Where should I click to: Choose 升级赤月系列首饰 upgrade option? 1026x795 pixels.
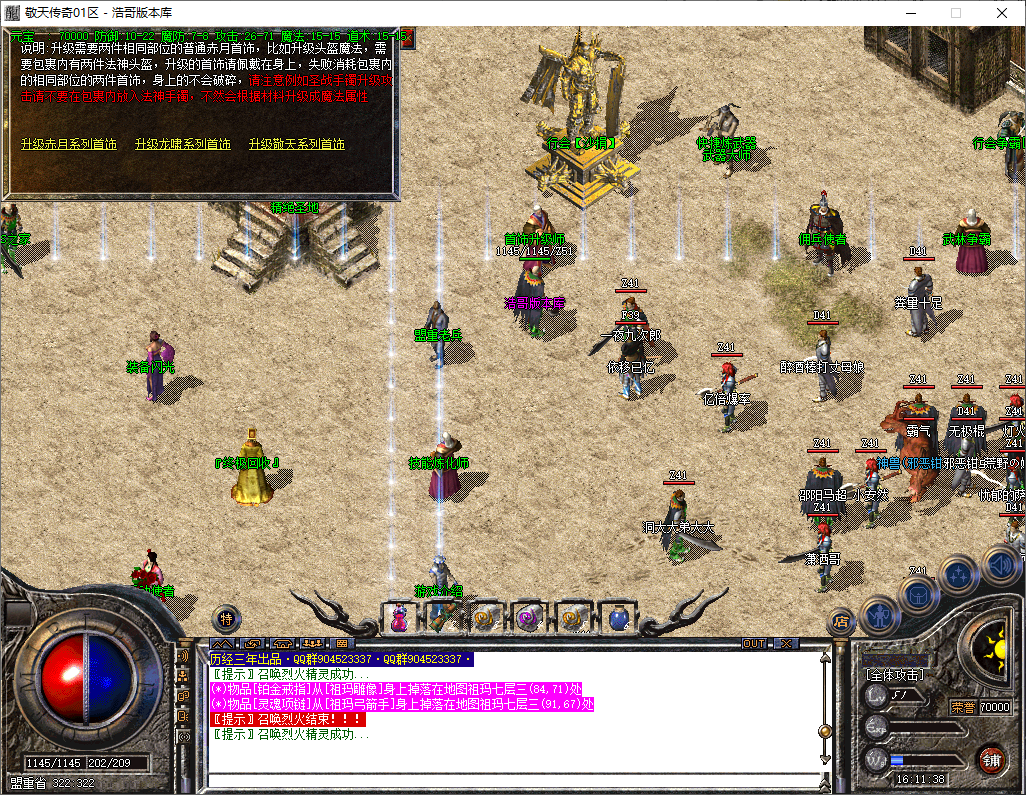[x=68, y=144]
